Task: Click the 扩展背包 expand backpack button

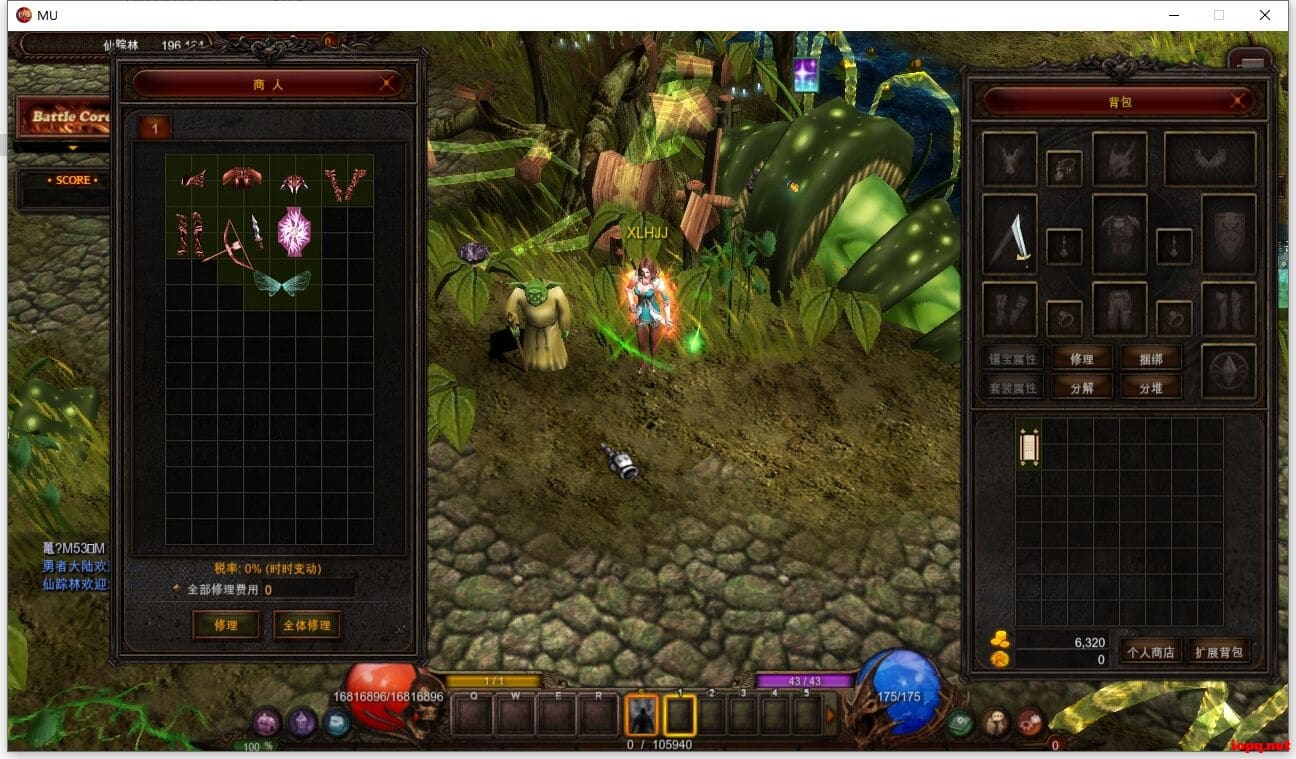Action: 1219,650
